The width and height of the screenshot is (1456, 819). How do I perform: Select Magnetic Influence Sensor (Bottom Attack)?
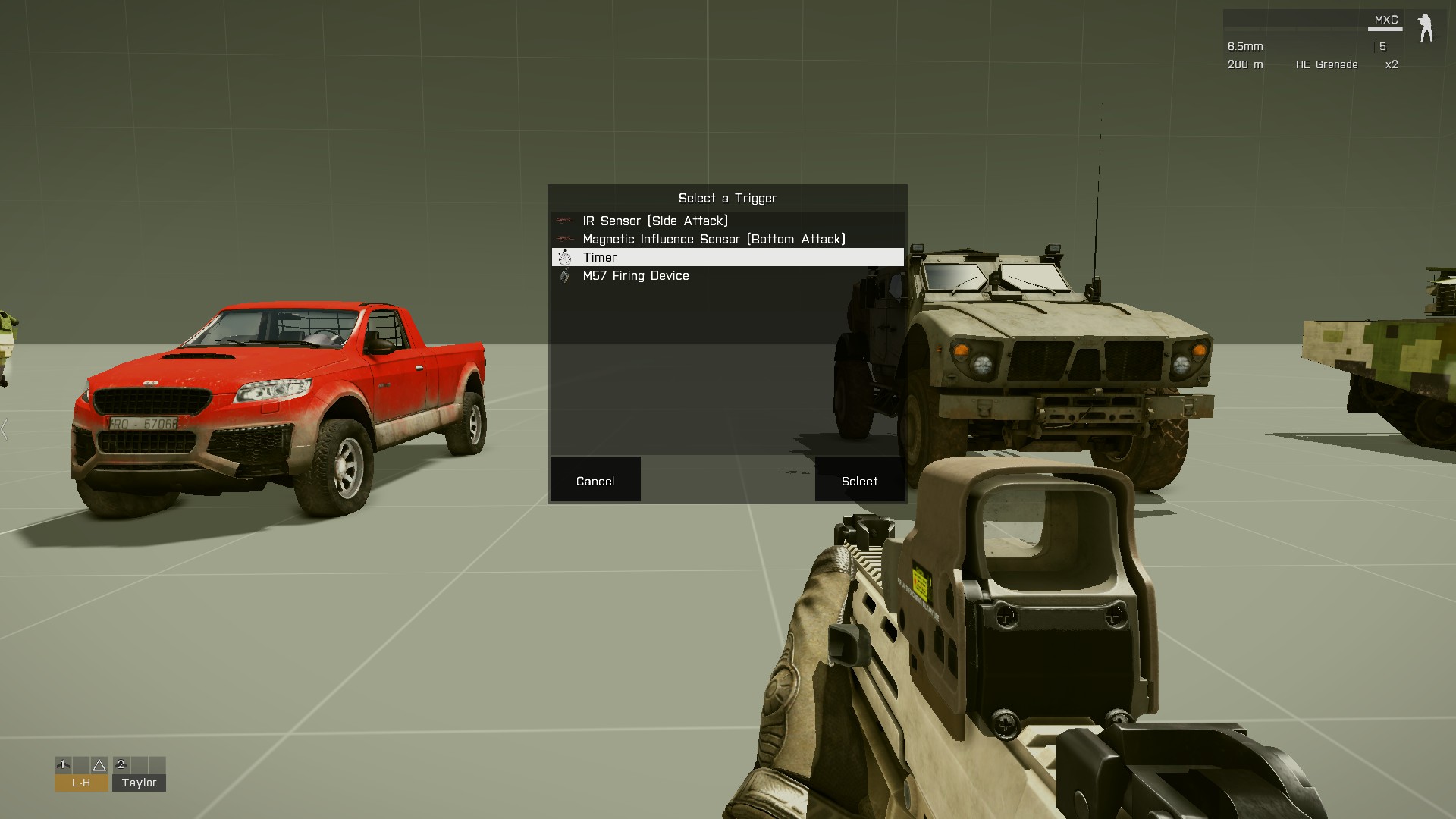pos(714,239)
